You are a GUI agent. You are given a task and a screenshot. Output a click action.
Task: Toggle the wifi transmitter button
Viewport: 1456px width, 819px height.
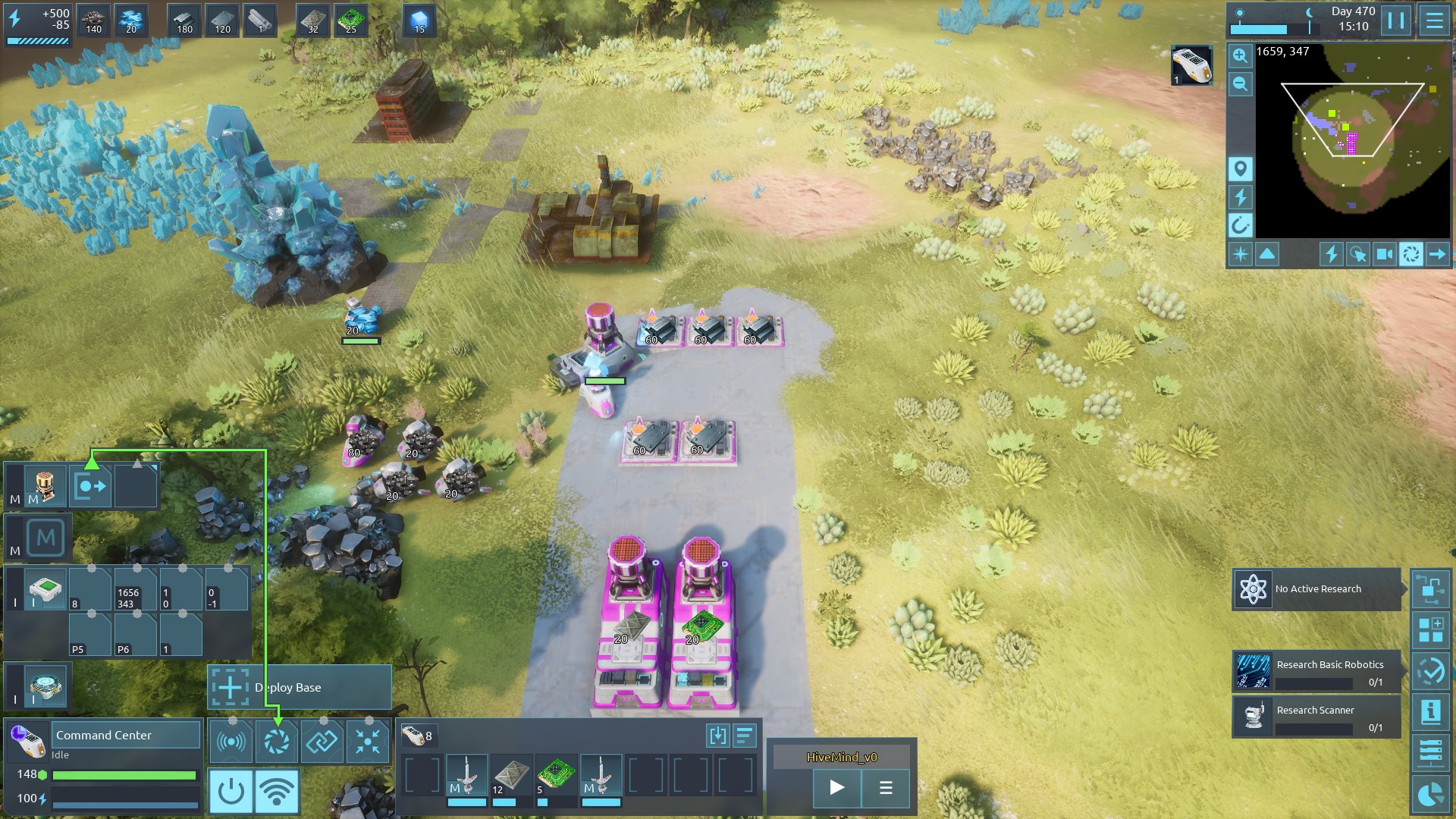click(x=276, y=791)
